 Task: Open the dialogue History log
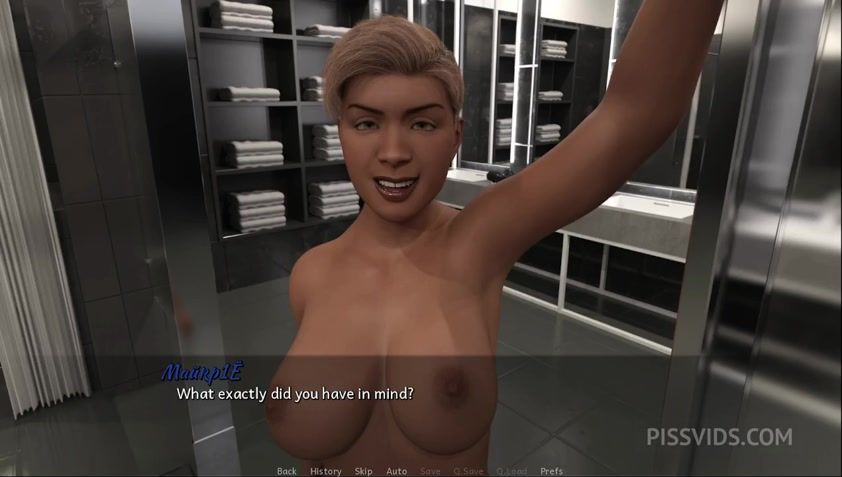coord(325,471)
